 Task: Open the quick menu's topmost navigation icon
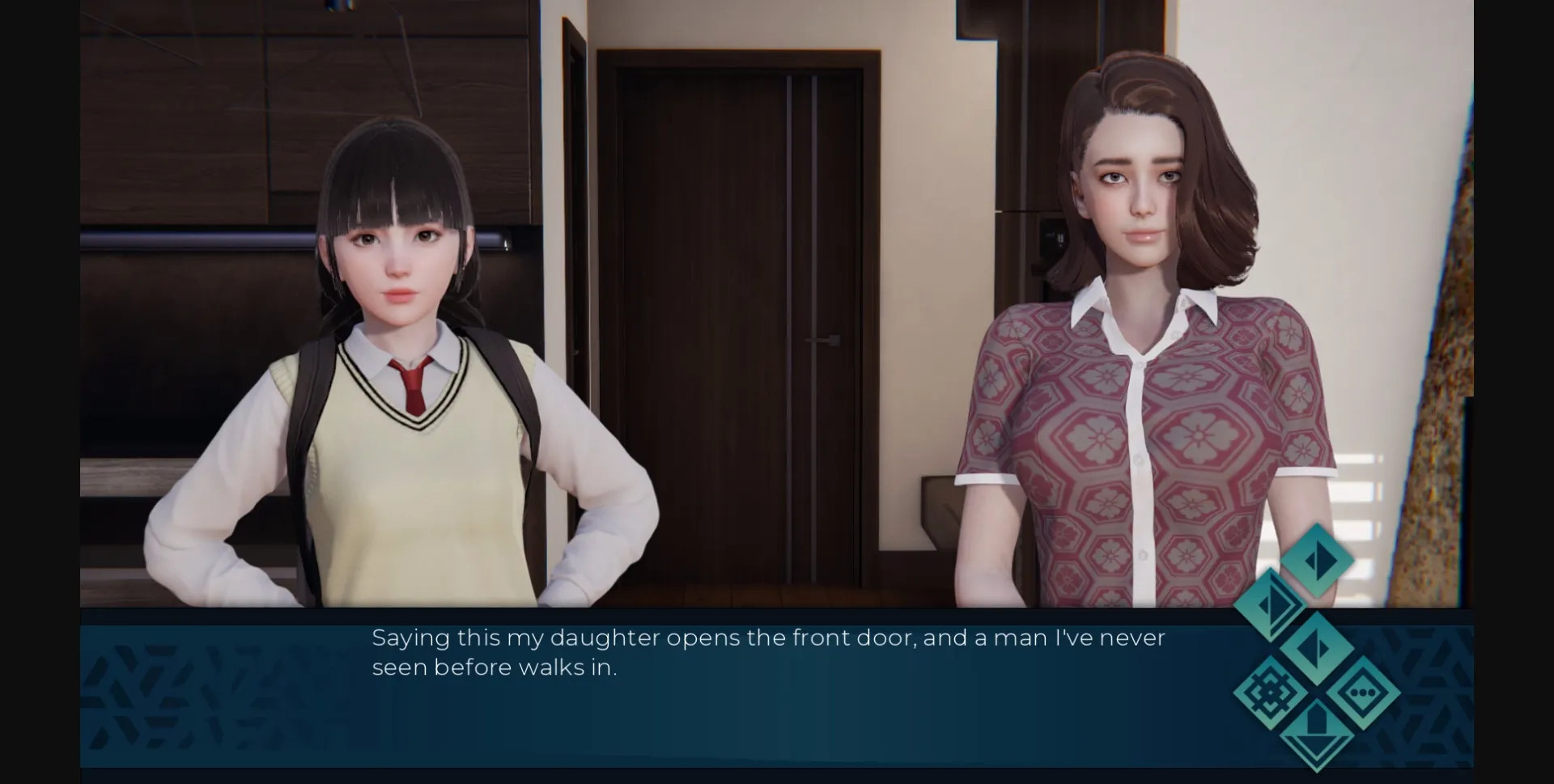[1318, 560]
